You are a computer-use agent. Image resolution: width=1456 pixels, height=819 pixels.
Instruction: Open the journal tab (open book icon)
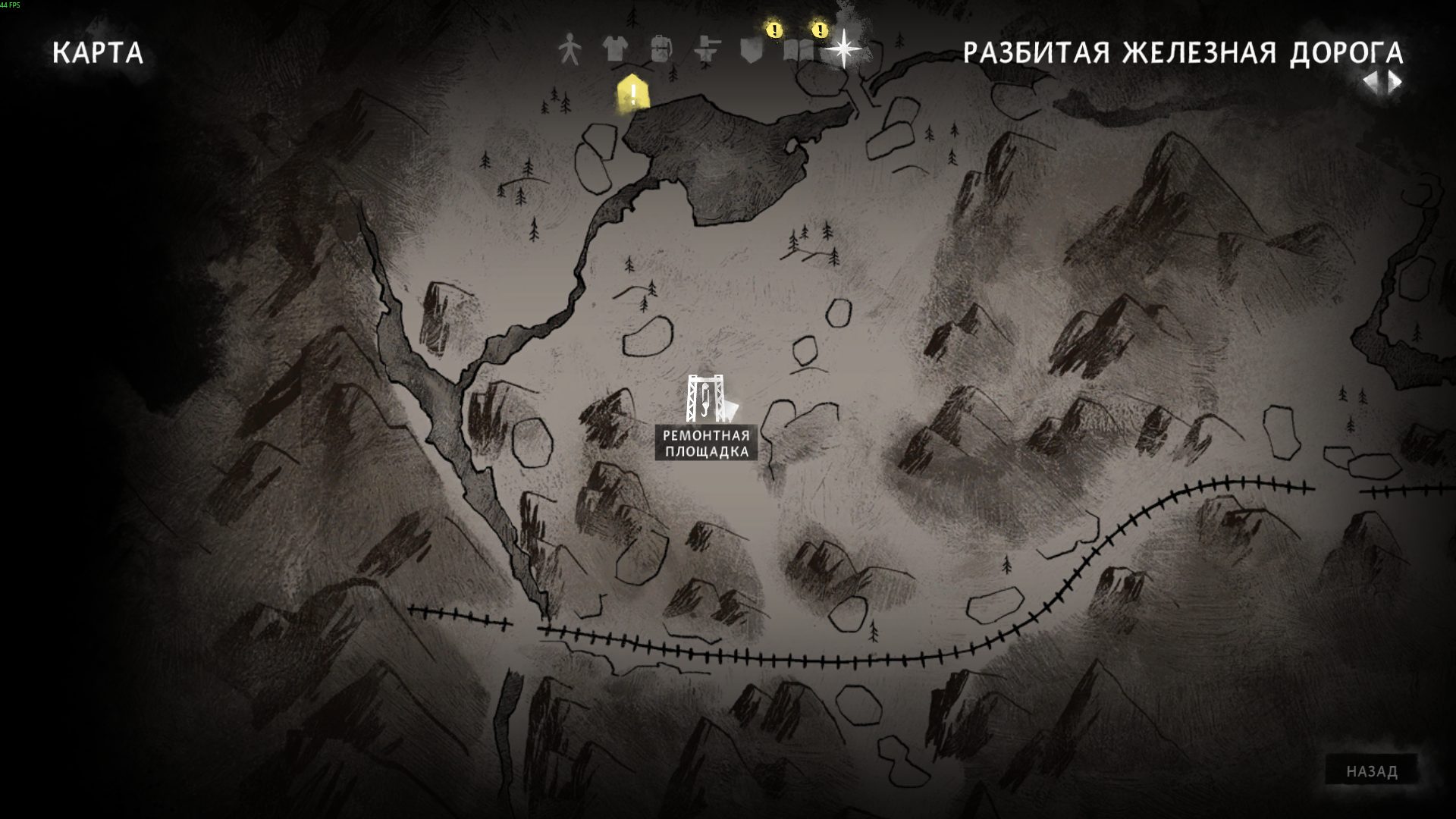point(797,51)
